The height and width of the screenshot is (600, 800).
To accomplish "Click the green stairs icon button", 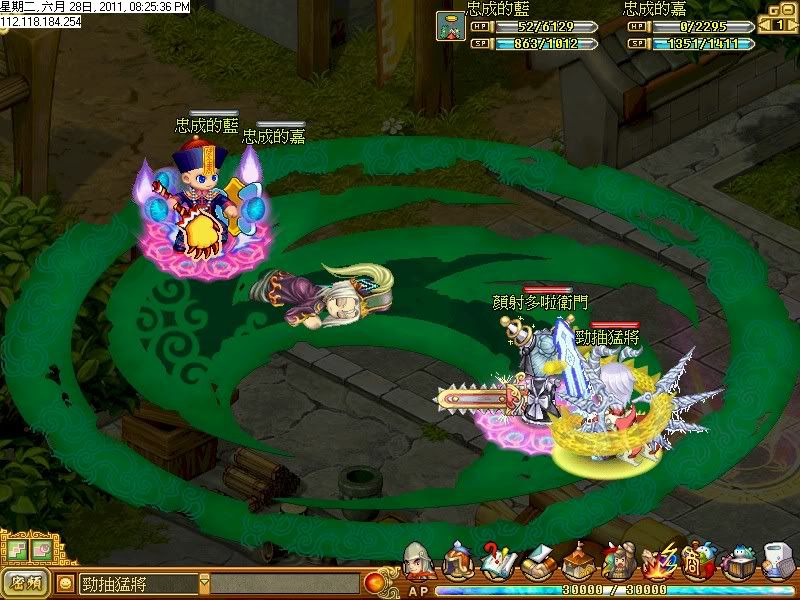I will (17, 550).
